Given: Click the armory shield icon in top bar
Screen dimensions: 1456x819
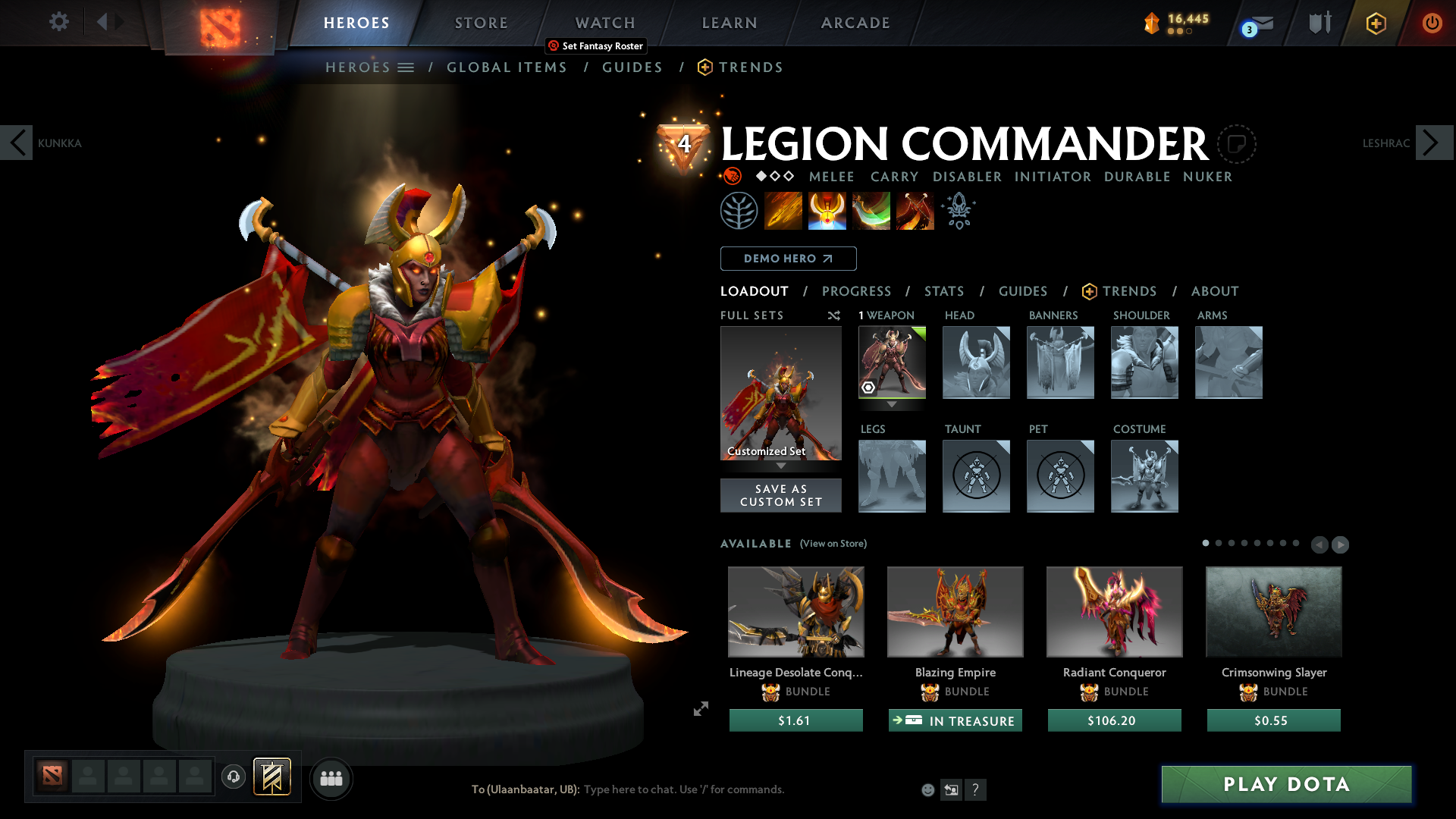Looking at the screenshot, I should (x=1319, y=22).
